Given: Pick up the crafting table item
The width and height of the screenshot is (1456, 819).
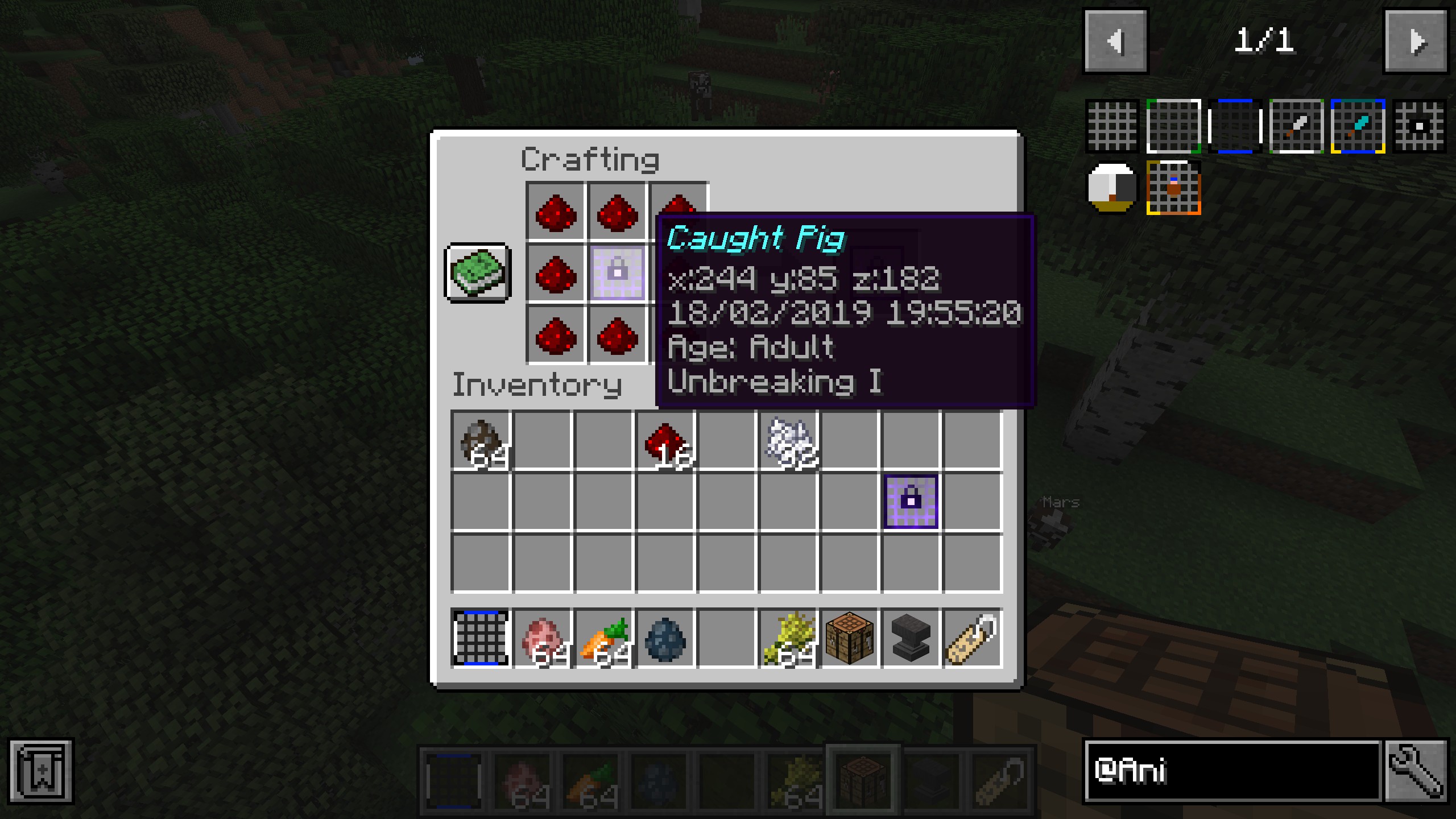Looking at the screenshot, I should 850,638.
